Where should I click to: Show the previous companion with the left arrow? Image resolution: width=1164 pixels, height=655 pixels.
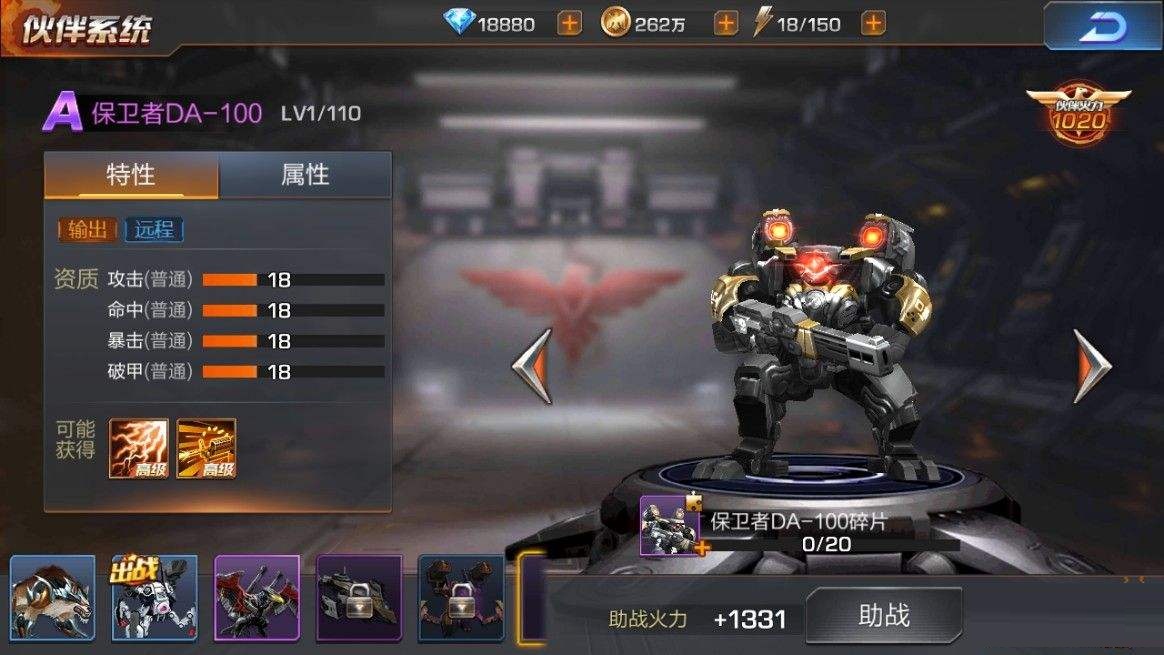click(532, 366)
